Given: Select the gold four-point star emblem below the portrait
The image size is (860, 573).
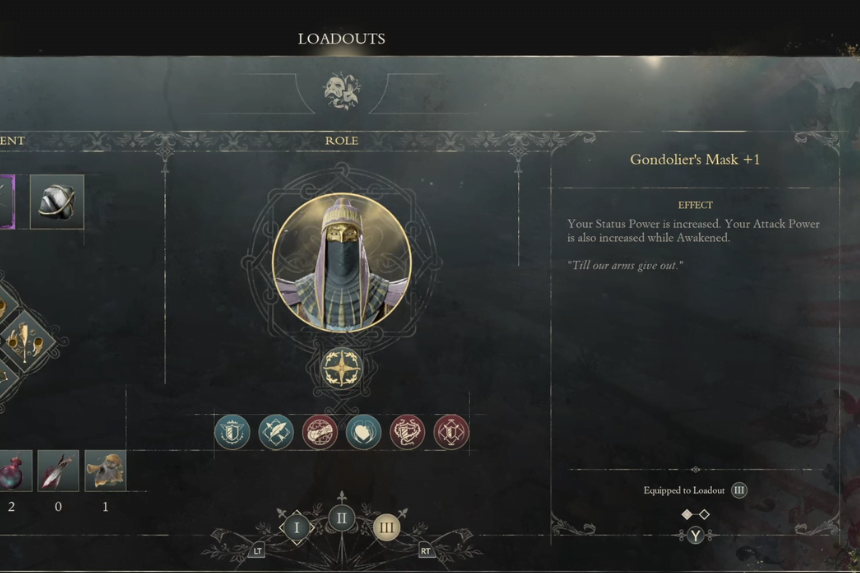Looking at the screenshot, I should [x=341, y=368].
